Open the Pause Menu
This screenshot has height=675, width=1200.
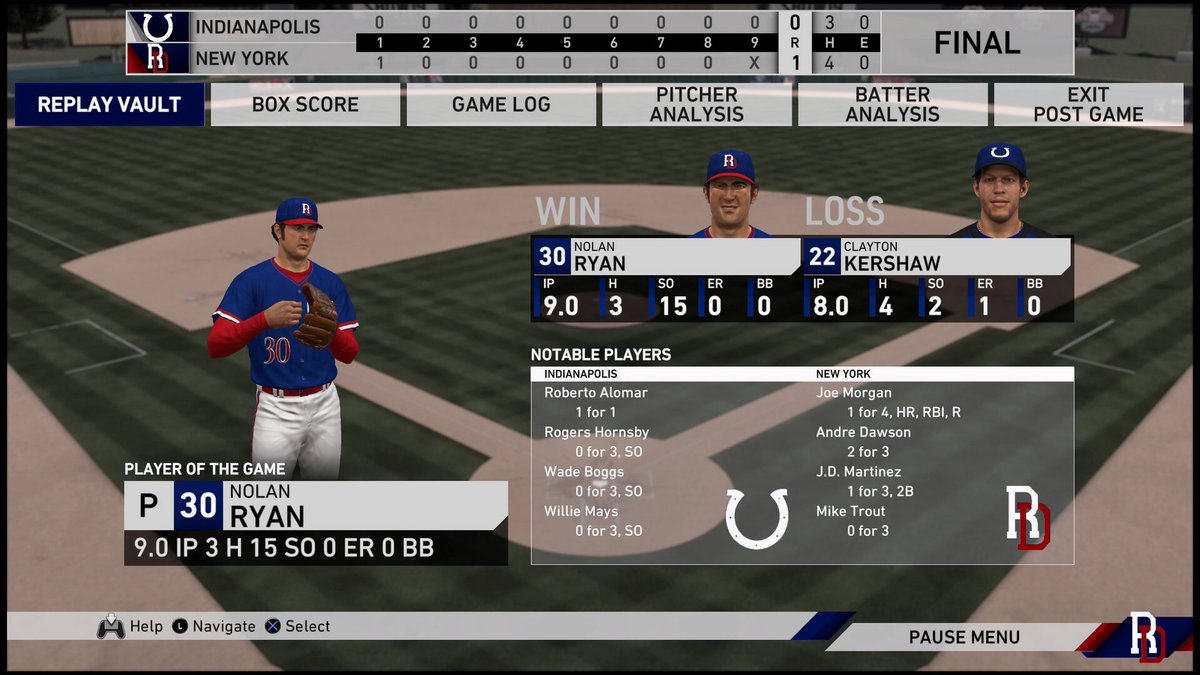(x=964, y=637)
